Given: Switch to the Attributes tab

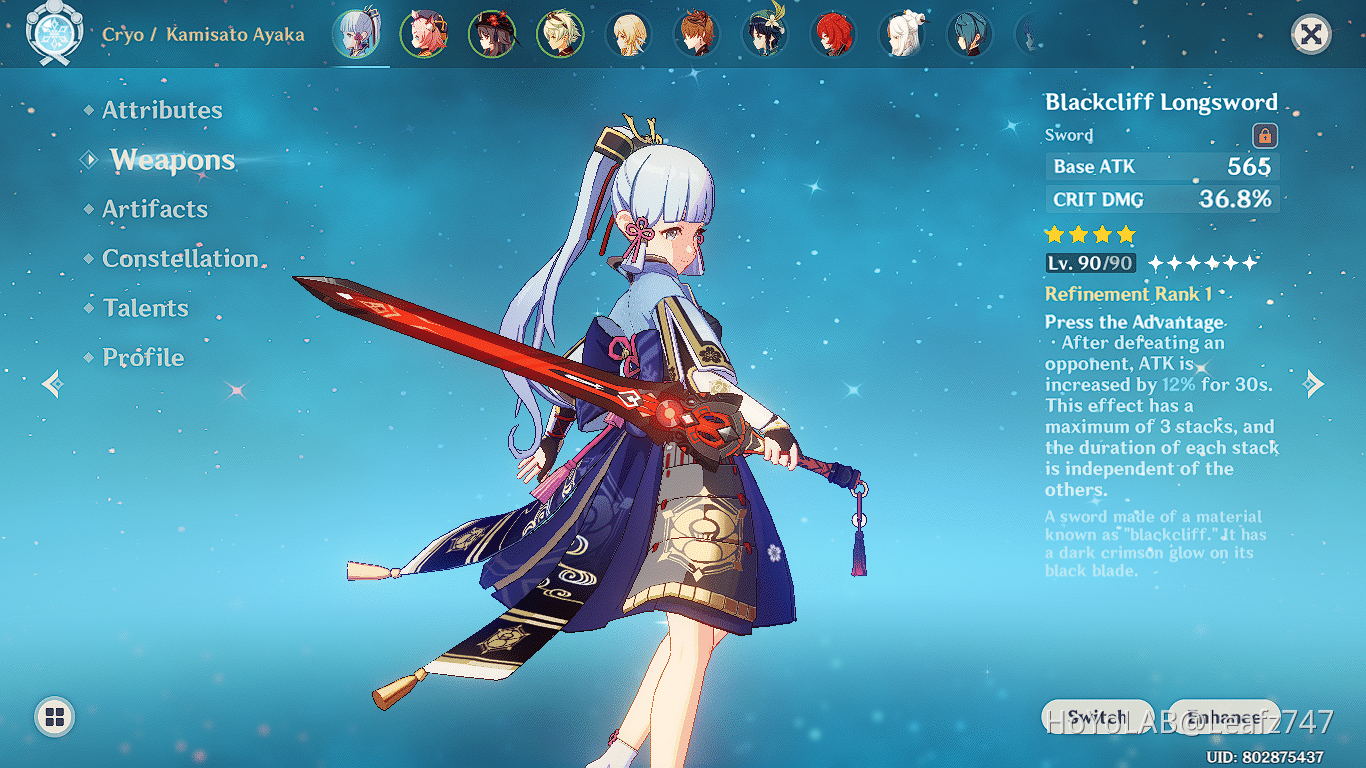Looking at the screenshot, I should coord(161,110).
